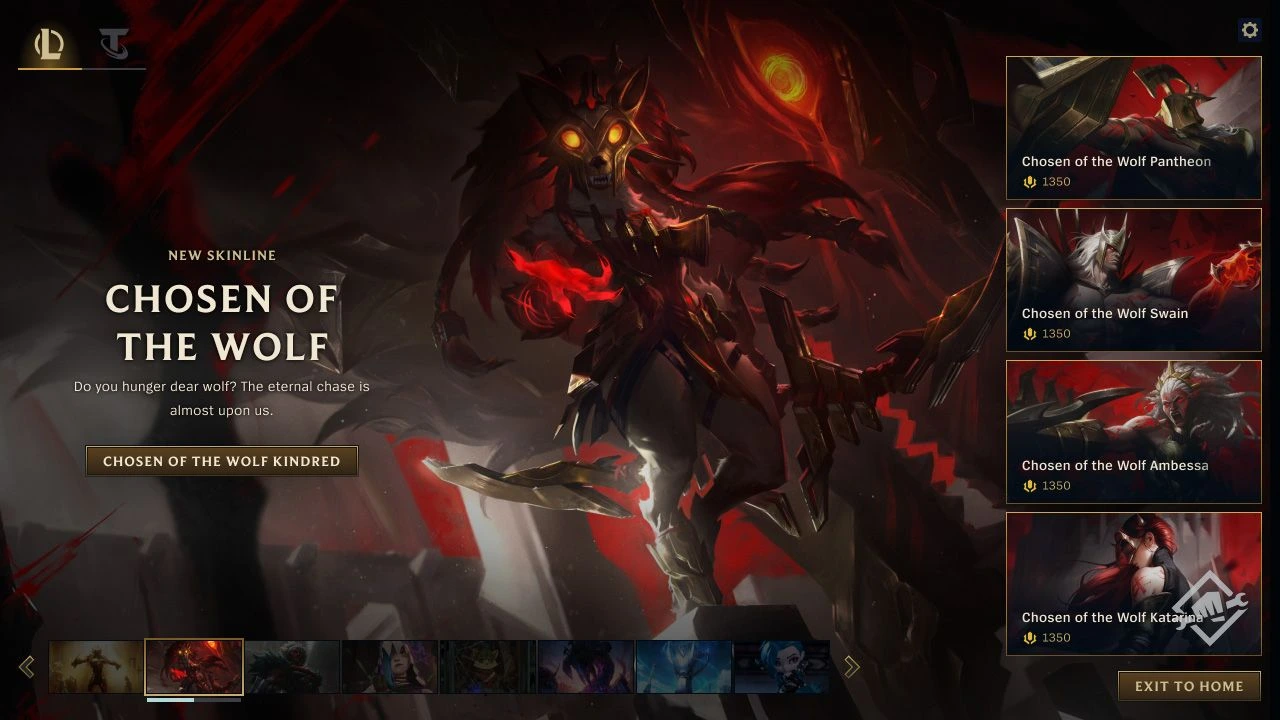Screen dimensions: 1280x720
Task: Click the RP currency icon on Pantheon's card
Action: (1029, 182)
